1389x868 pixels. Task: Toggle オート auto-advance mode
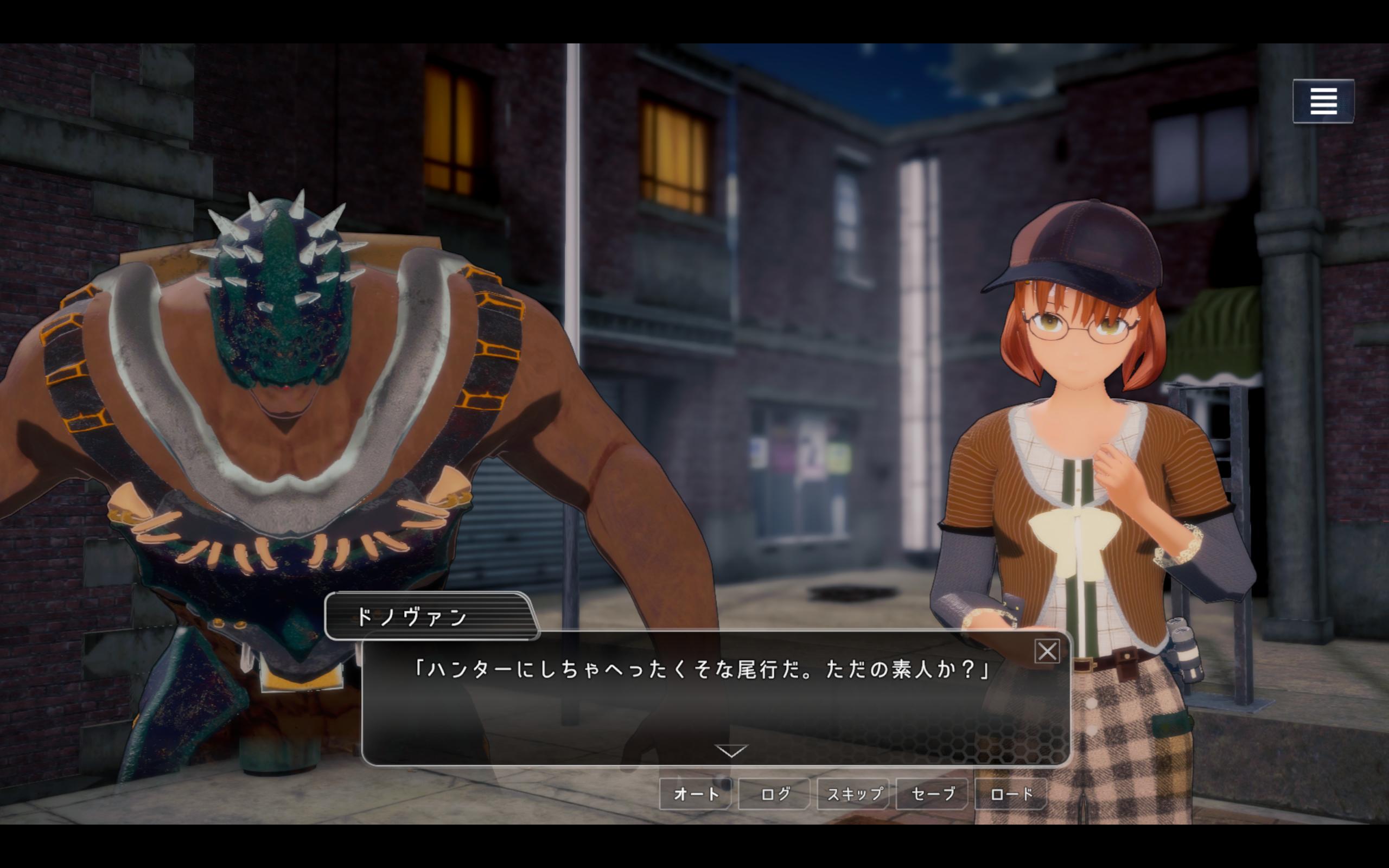coord(696,794)
